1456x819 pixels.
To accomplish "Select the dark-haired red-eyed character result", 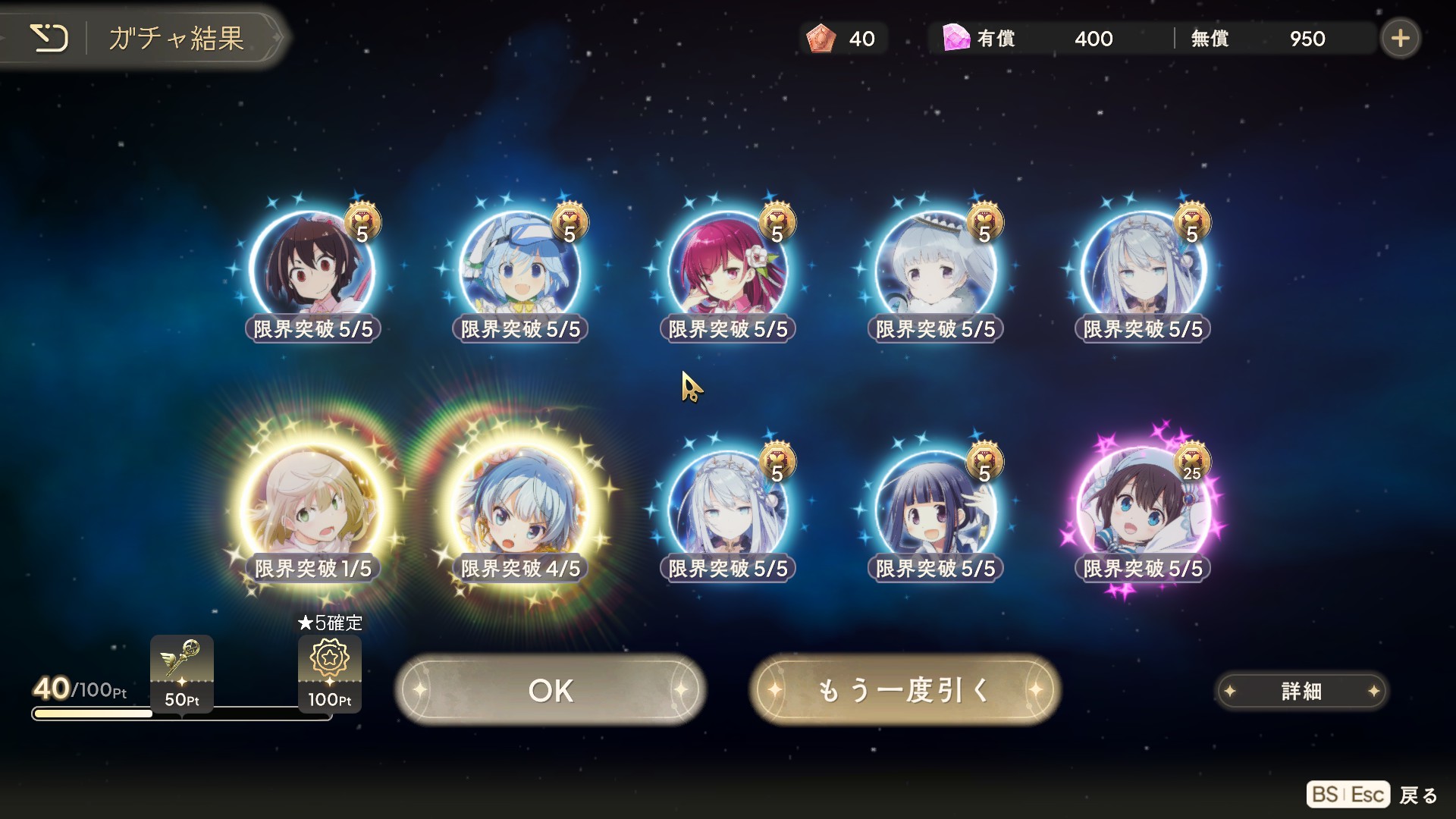I will pos(312,269).
